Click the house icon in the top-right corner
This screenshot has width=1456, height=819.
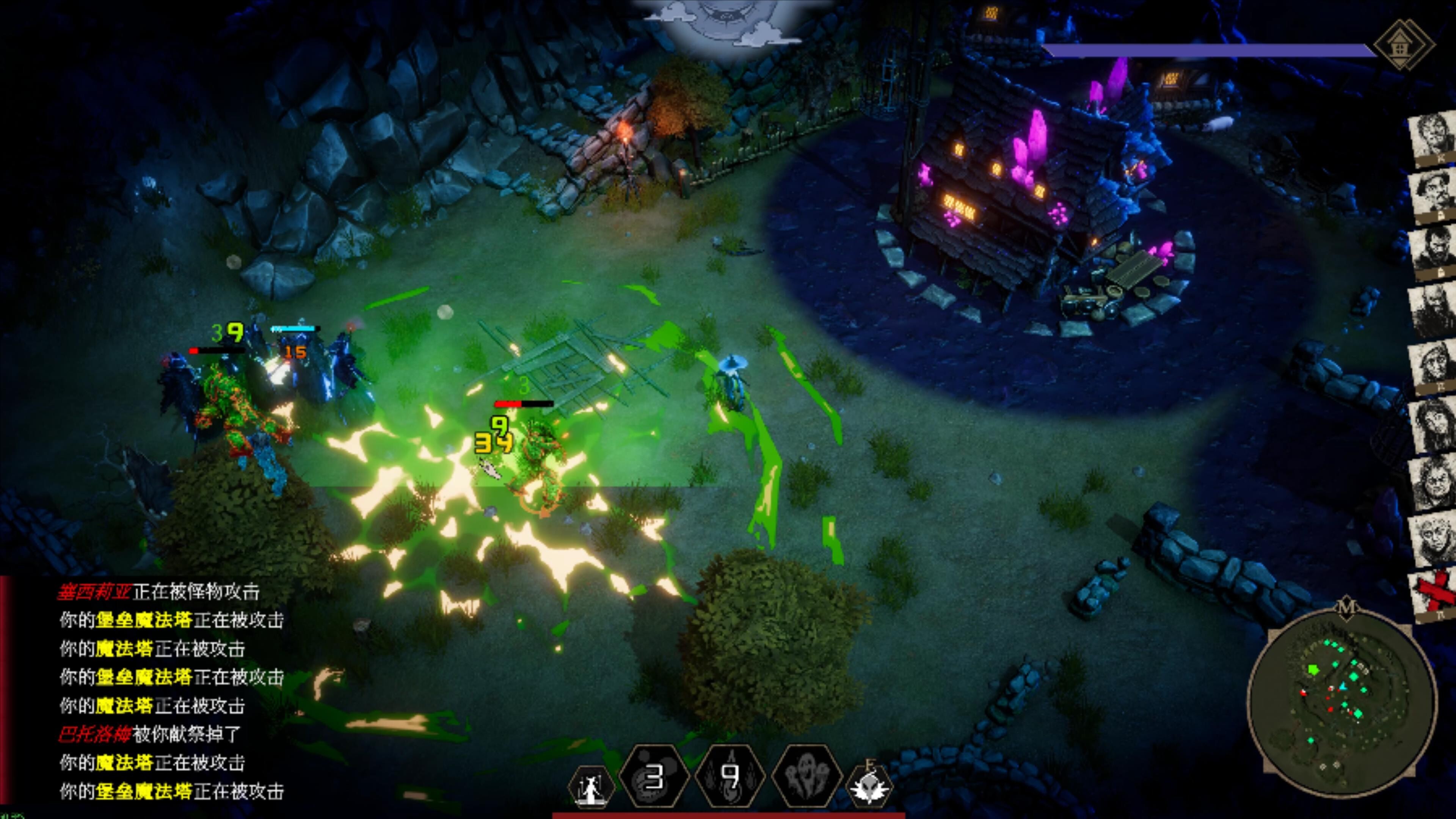pos(1404,44)
